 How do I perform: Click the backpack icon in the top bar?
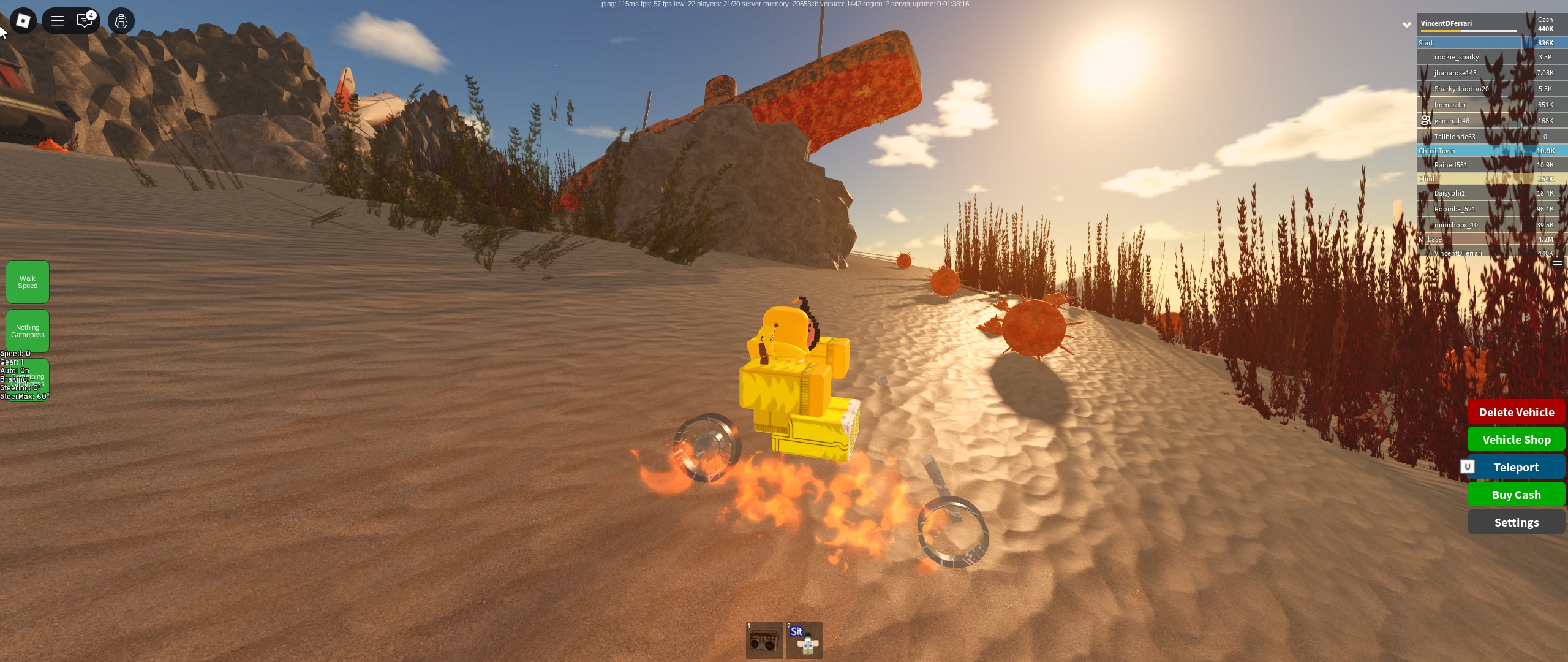(121, 21)
